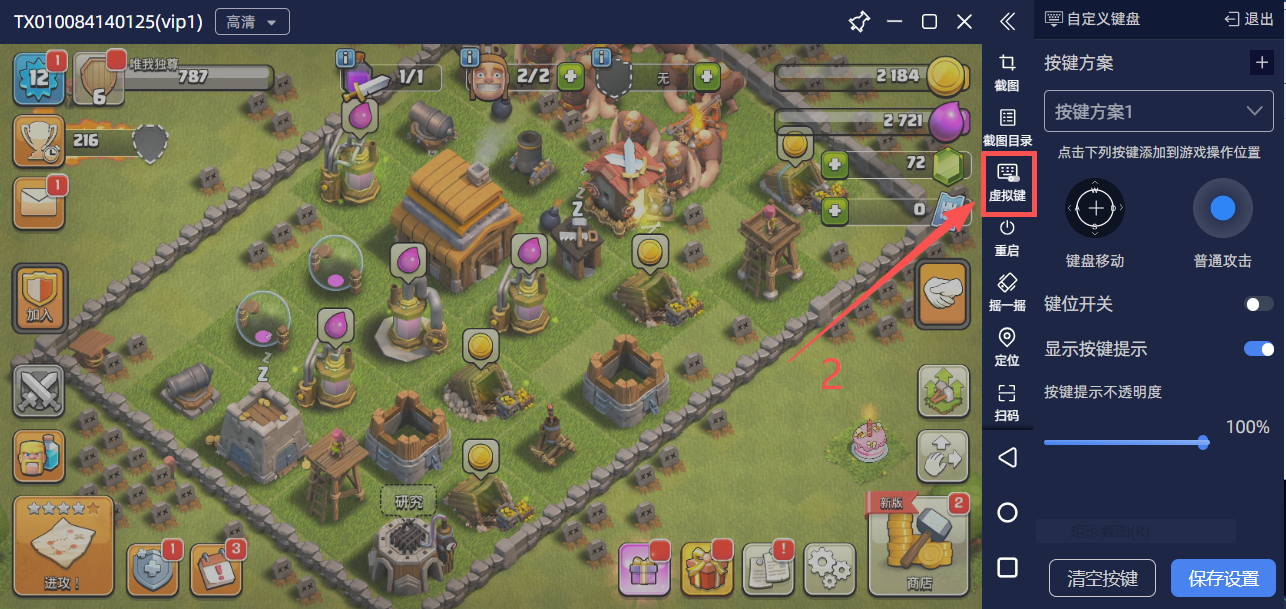Open the clan shield join button
1286x609 pixels.
click(x=39, y=298)
